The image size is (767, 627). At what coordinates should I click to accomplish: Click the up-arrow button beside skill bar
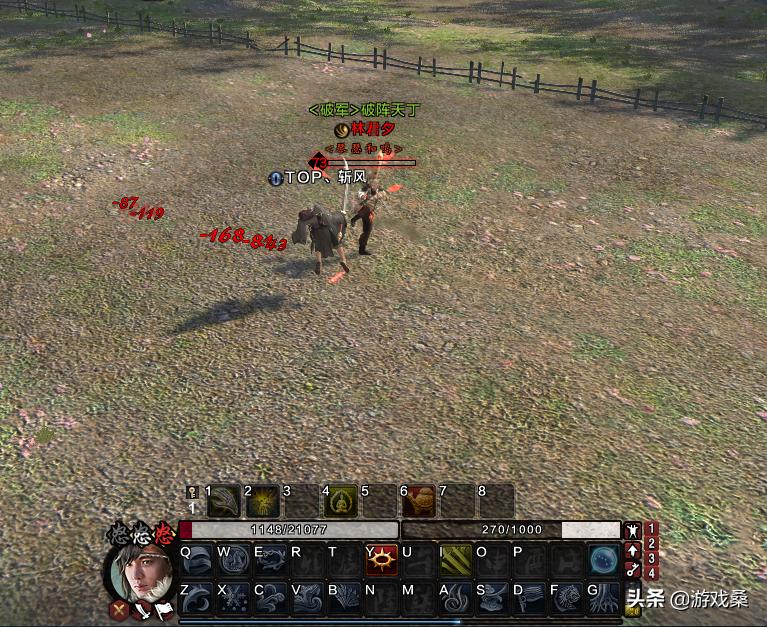coord(633,550)
